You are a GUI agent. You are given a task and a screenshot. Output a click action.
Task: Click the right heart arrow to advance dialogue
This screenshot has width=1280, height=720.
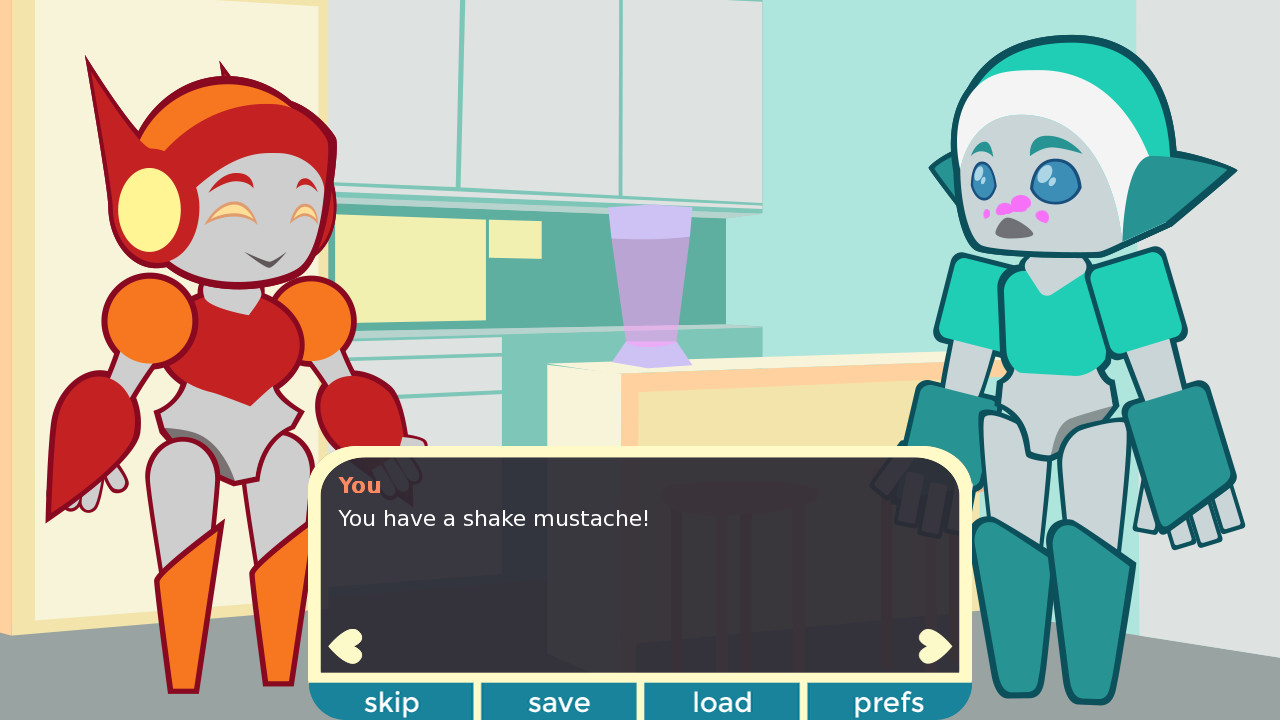934,644
